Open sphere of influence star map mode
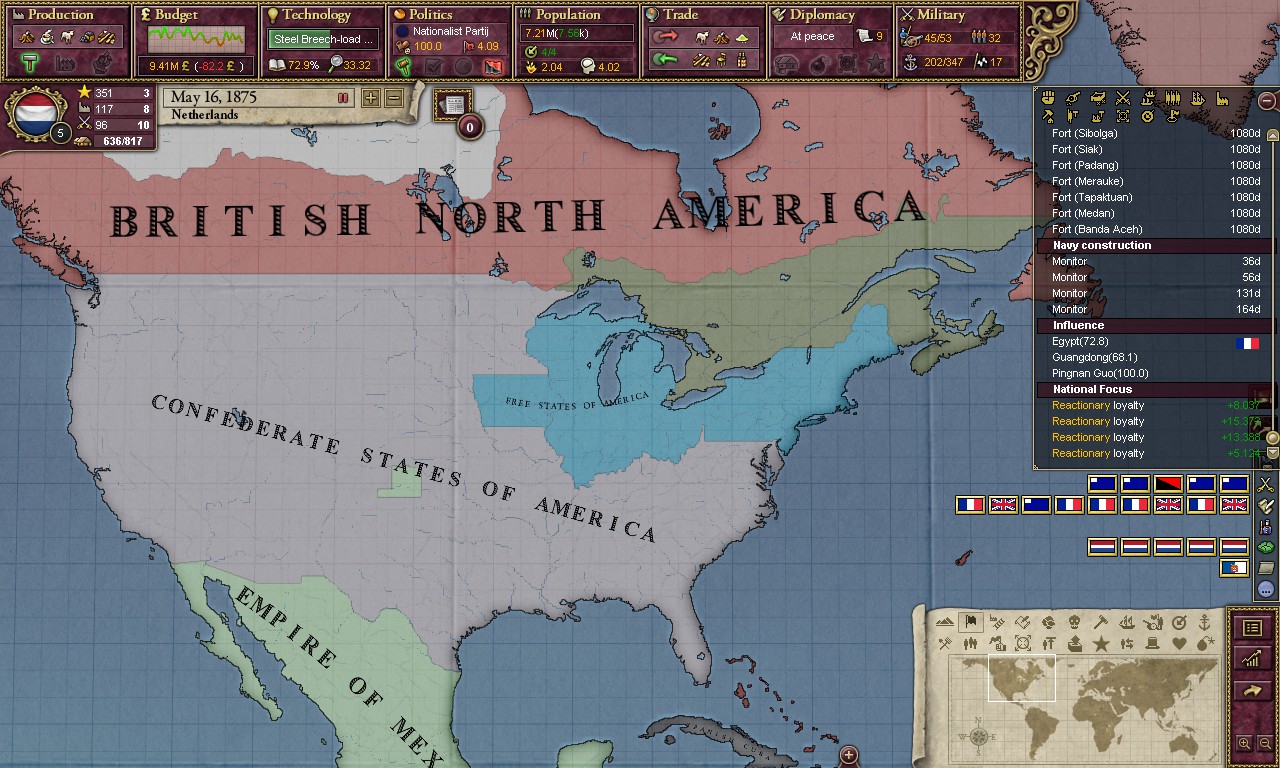 click(1099, 645)
